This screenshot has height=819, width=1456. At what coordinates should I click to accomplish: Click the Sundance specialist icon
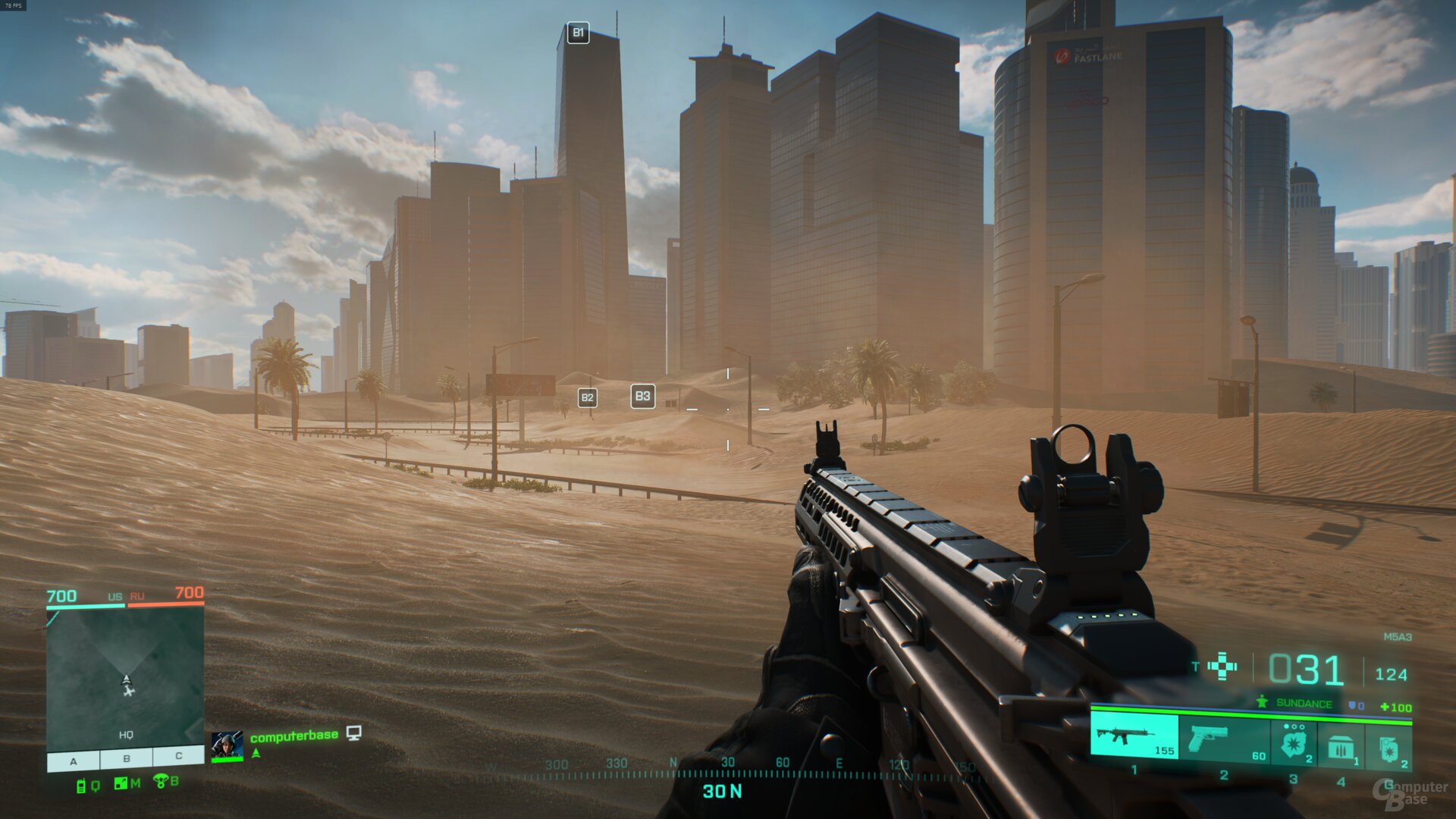click(1261, 702)
